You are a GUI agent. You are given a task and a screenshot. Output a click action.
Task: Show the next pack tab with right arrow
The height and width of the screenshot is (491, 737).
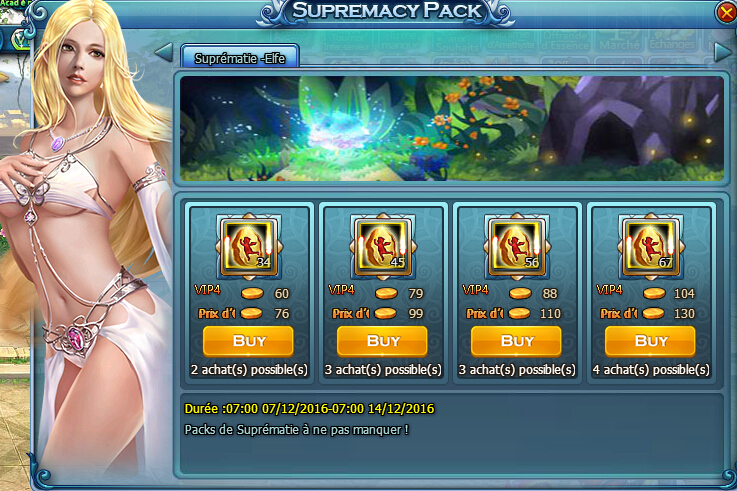[x=724, y=50]
